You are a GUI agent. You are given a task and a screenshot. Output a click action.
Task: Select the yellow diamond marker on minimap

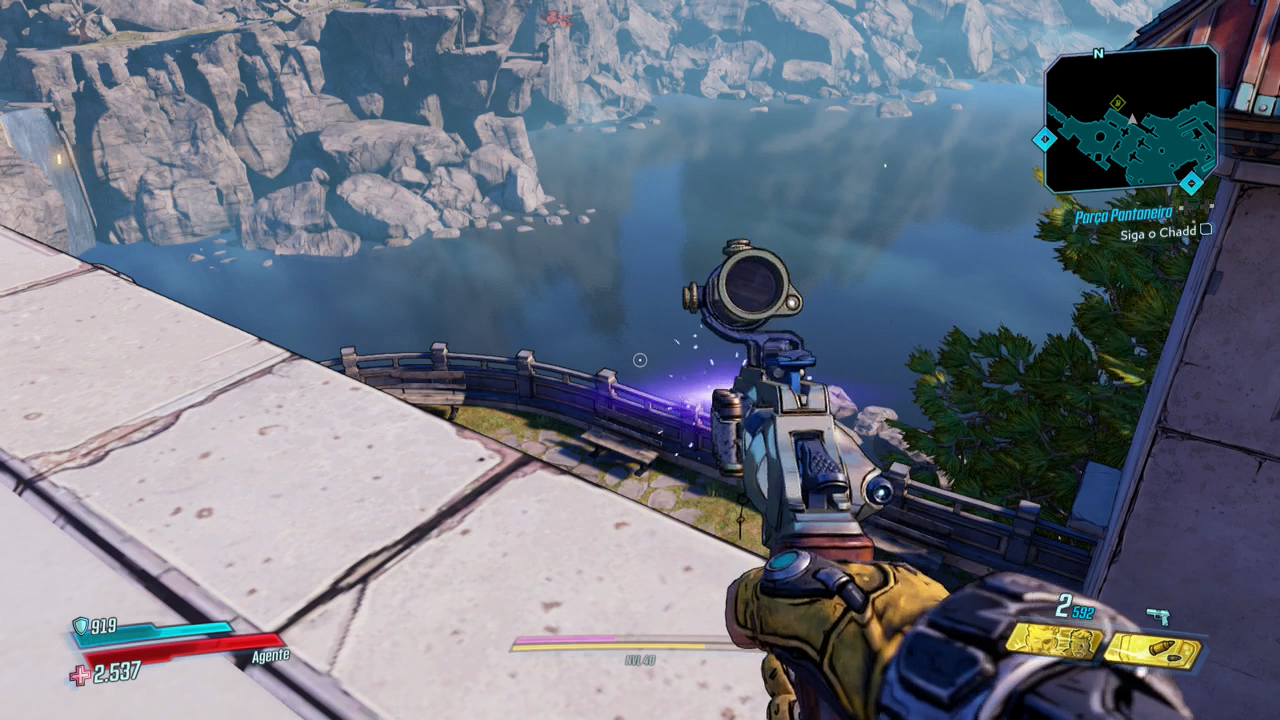point(1118,102)
